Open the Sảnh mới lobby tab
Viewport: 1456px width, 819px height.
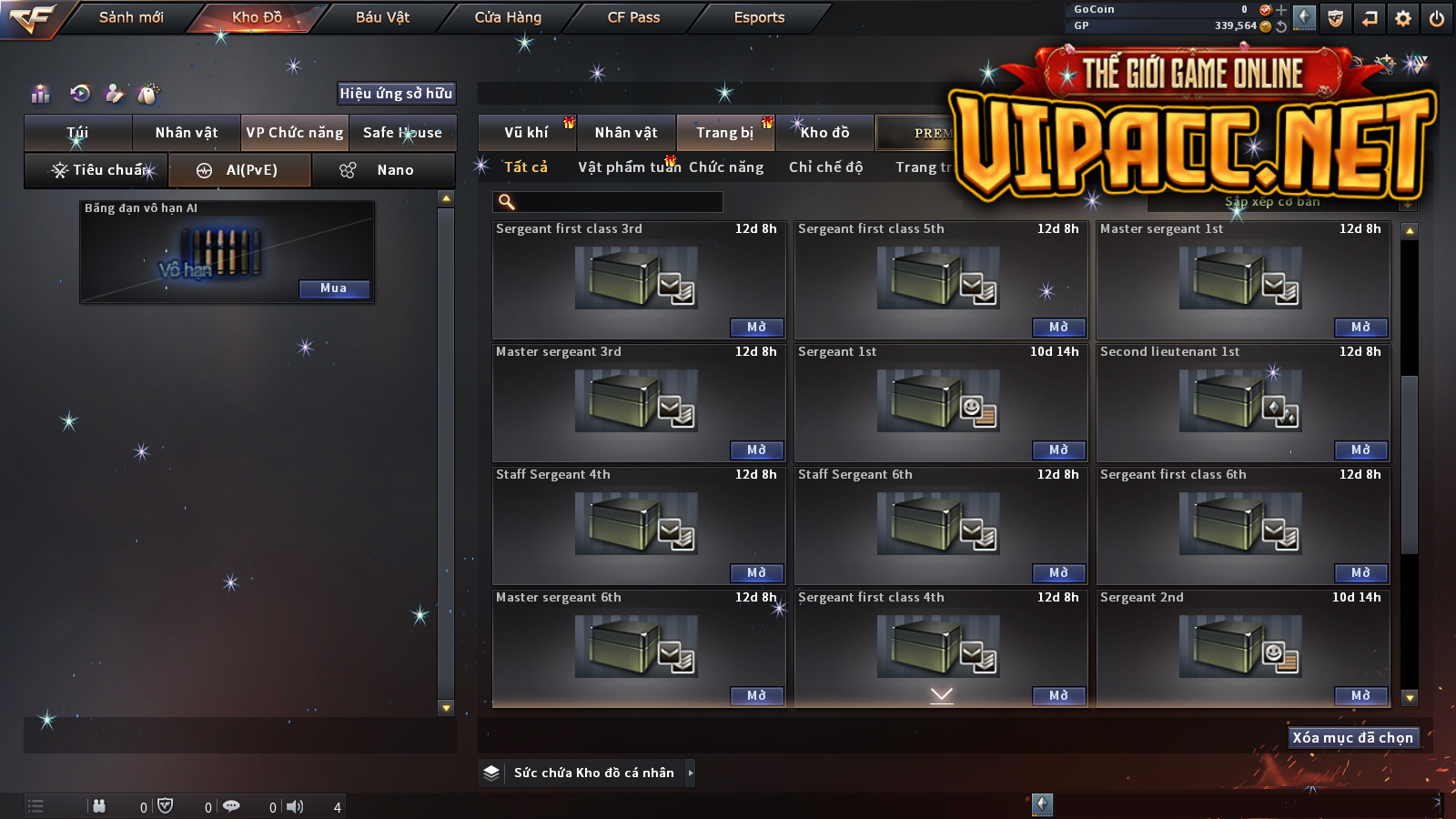pos(131,17)
